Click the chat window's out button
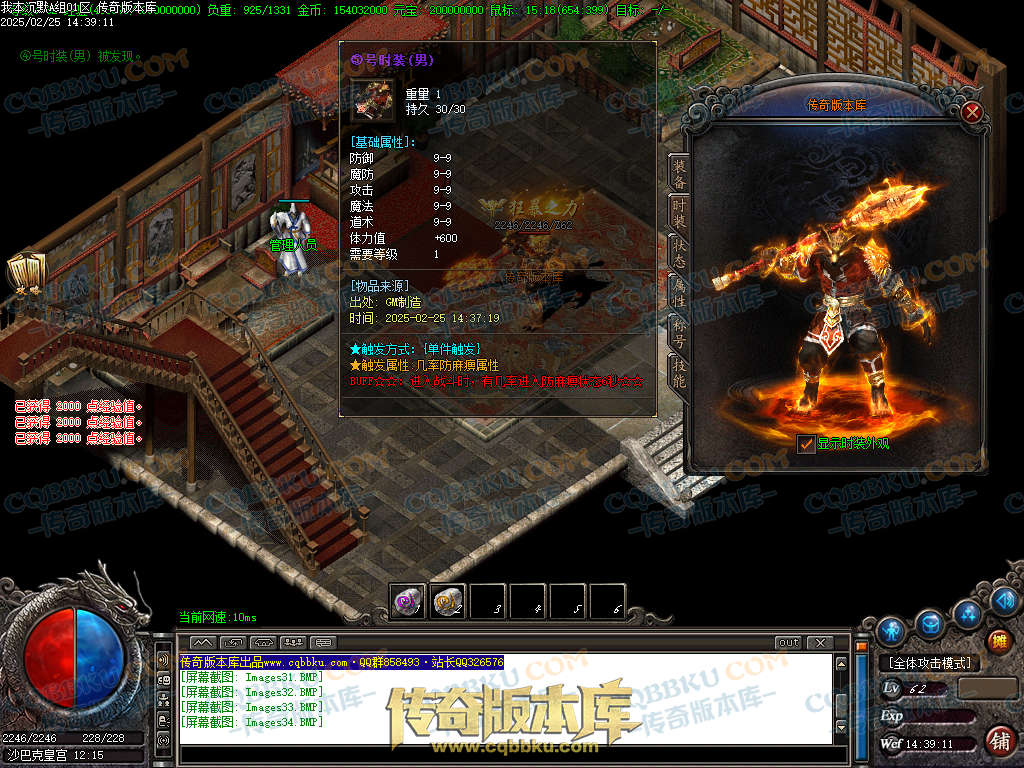This screenshot has width=1024, height=768. (x=788, y=642)
